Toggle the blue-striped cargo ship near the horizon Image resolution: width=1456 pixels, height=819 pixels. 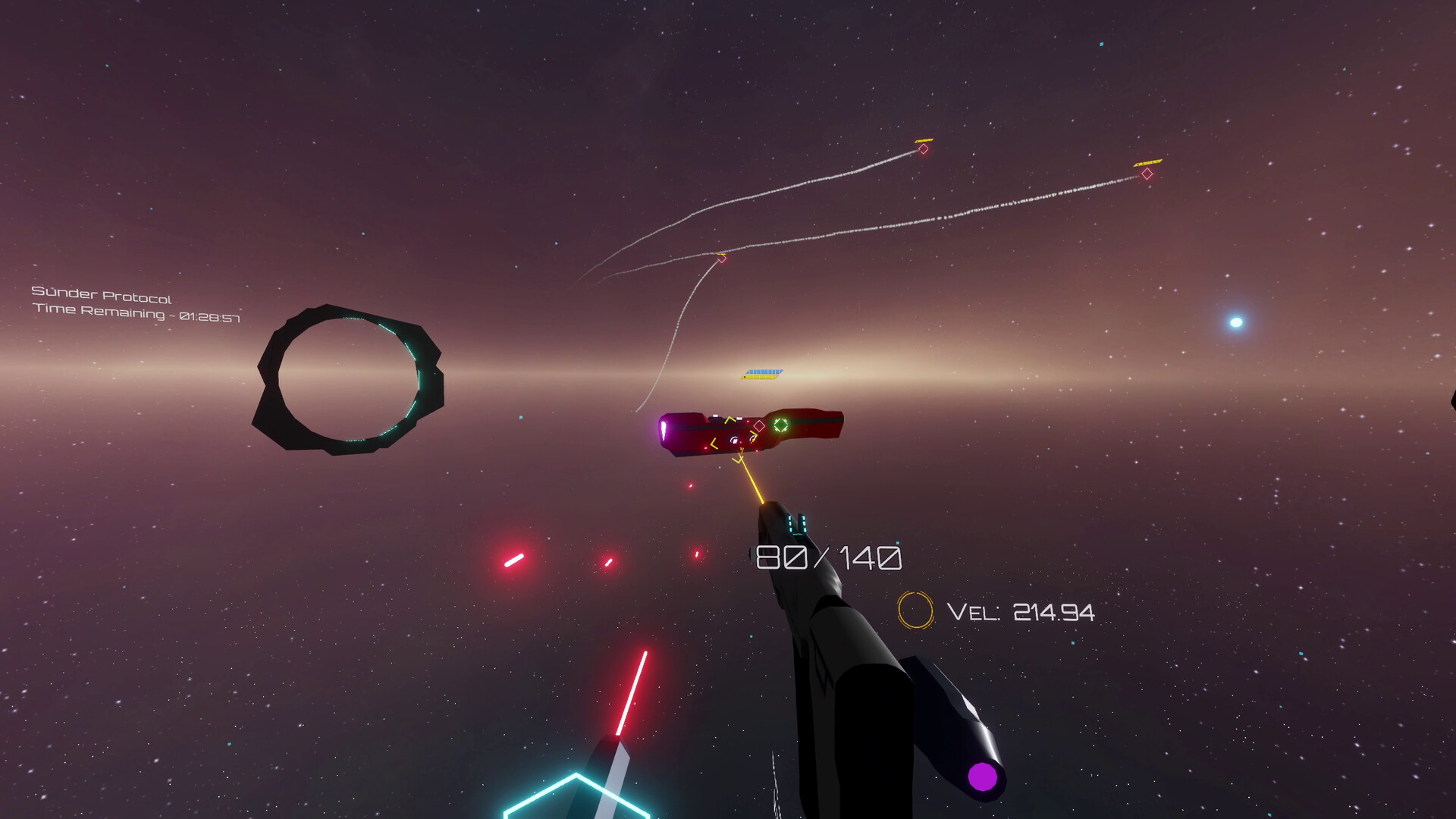(x=762, y=372)
